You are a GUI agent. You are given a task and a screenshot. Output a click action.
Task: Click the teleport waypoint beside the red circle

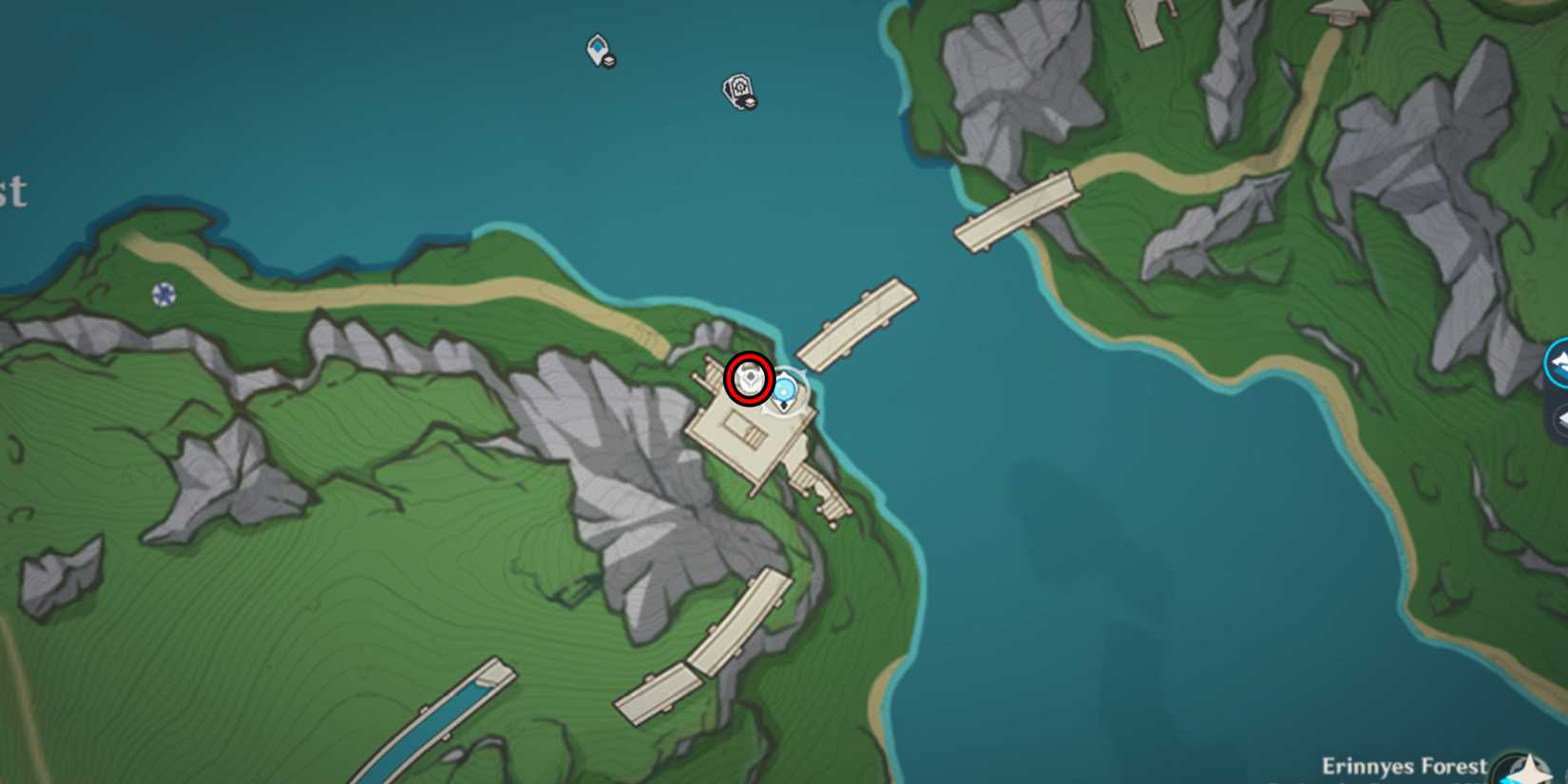coord(785,389)
